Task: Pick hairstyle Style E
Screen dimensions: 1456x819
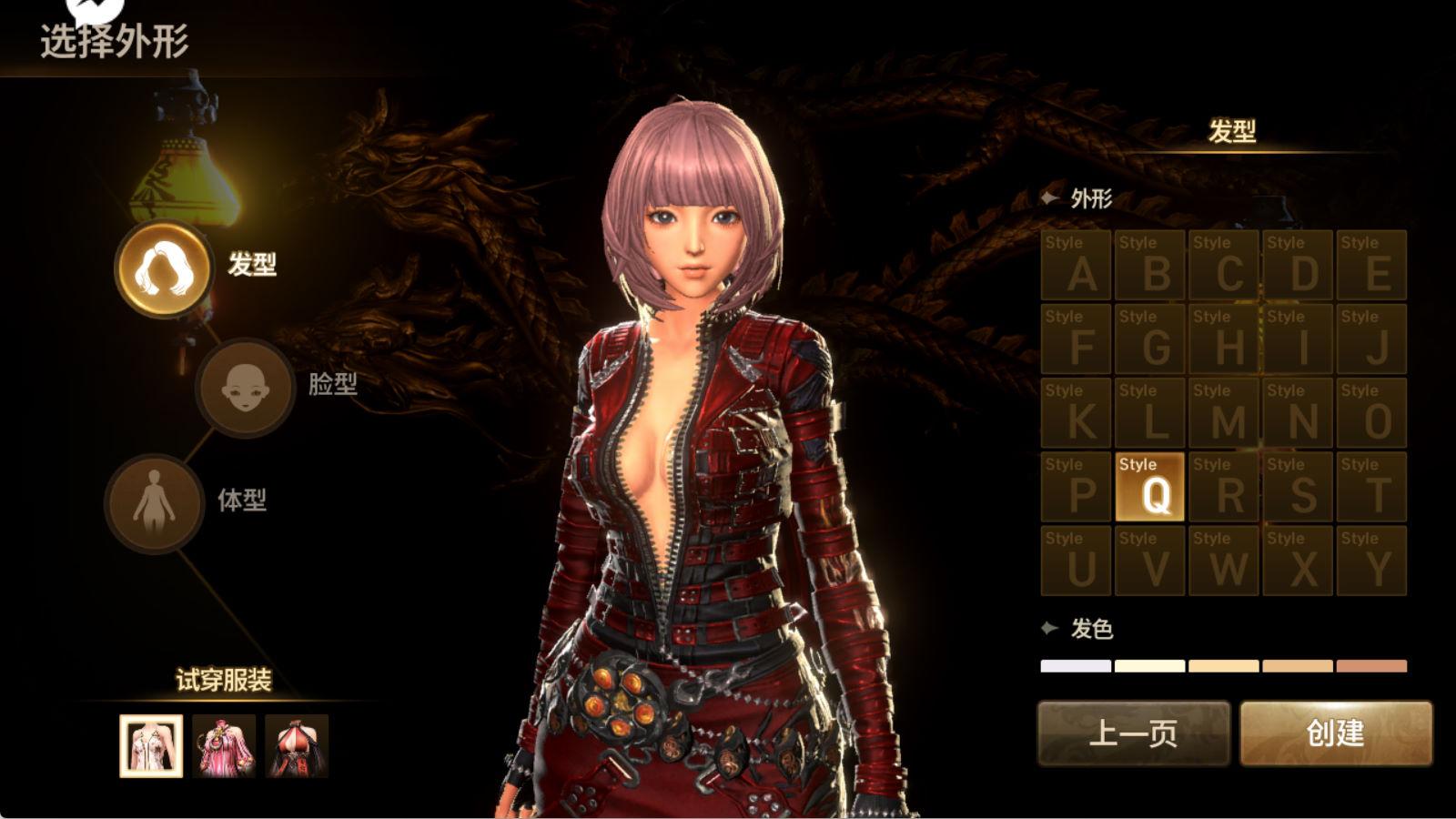Action: point(1371,265)
